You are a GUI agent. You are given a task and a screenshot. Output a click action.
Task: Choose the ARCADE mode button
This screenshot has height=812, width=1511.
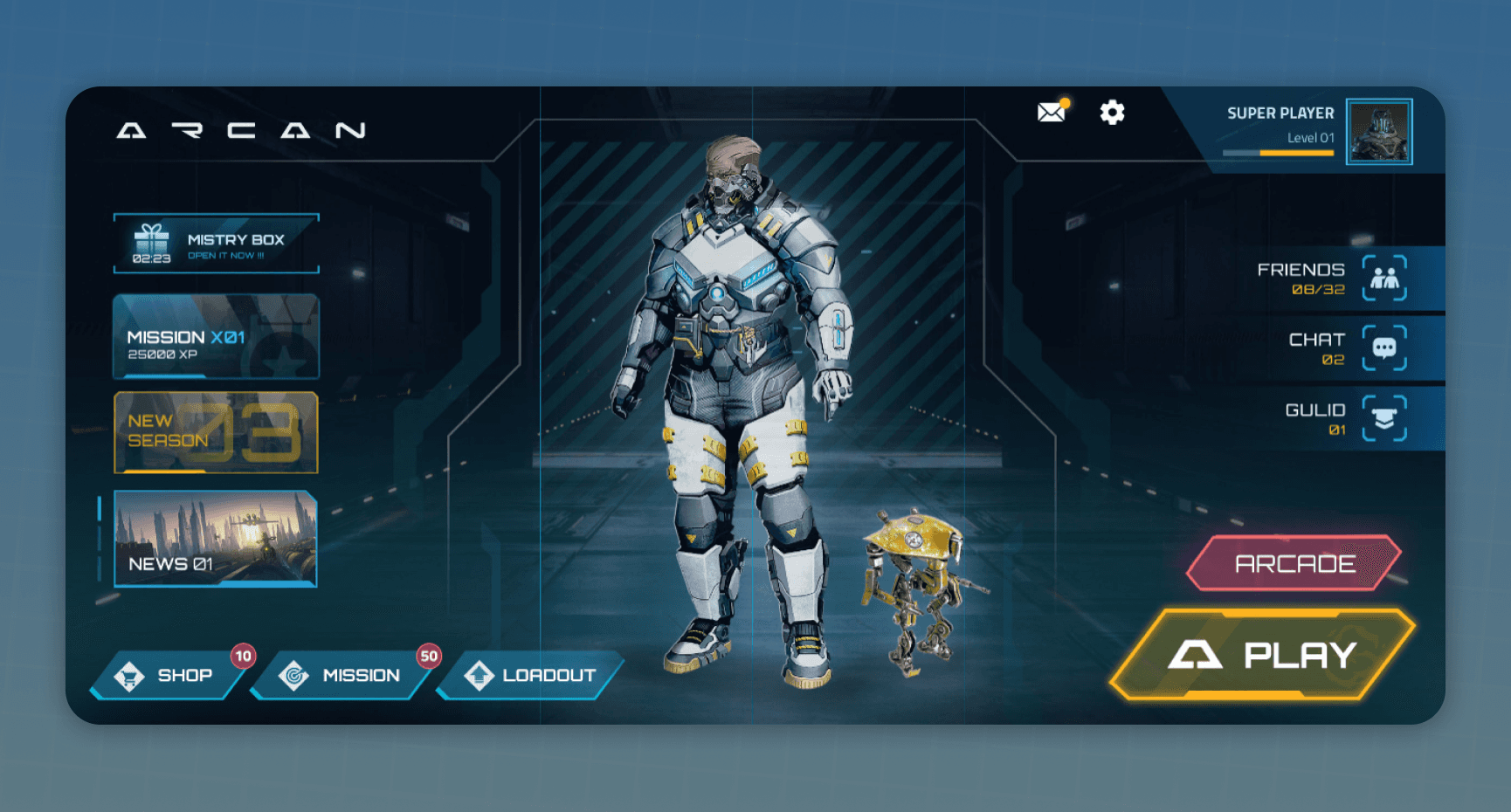tap(1294, 563)
